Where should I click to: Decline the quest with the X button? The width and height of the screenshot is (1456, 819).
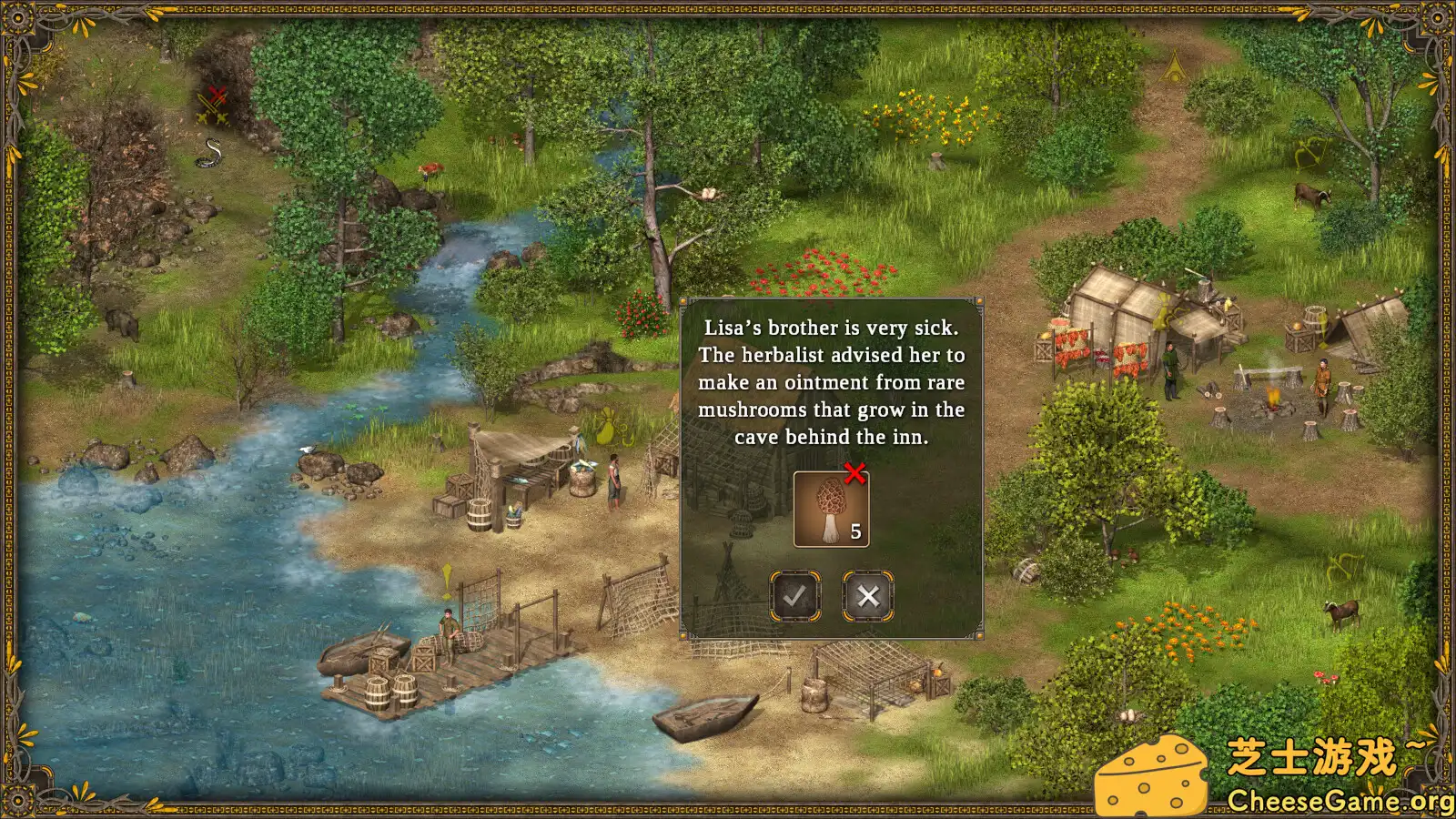pos(868,597)
